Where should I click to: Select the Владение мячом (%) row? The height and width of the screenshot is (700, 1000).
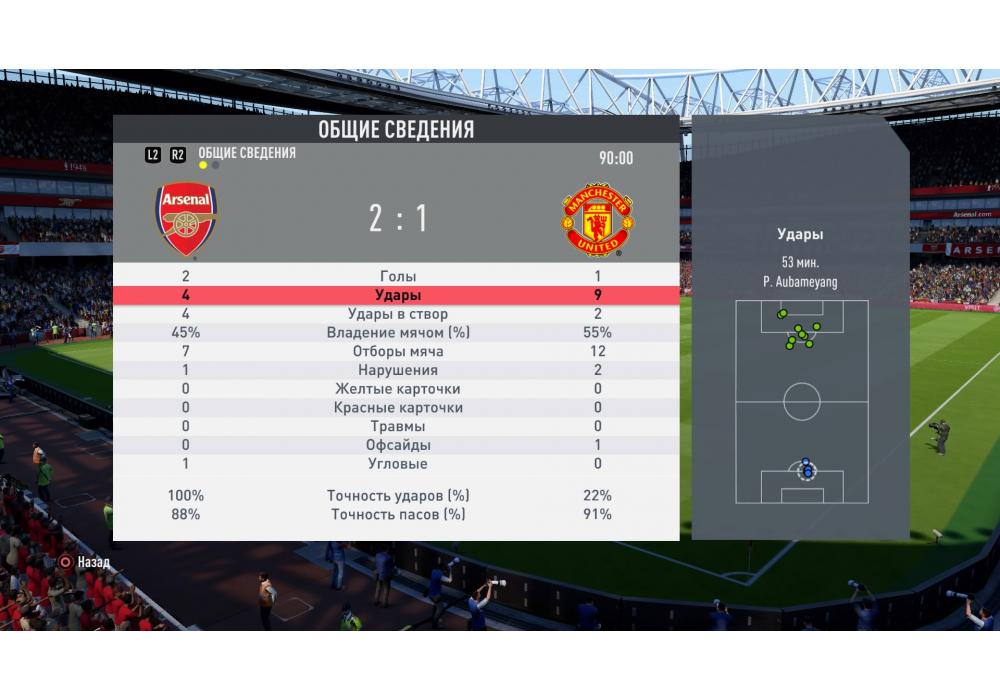[398, 333]
